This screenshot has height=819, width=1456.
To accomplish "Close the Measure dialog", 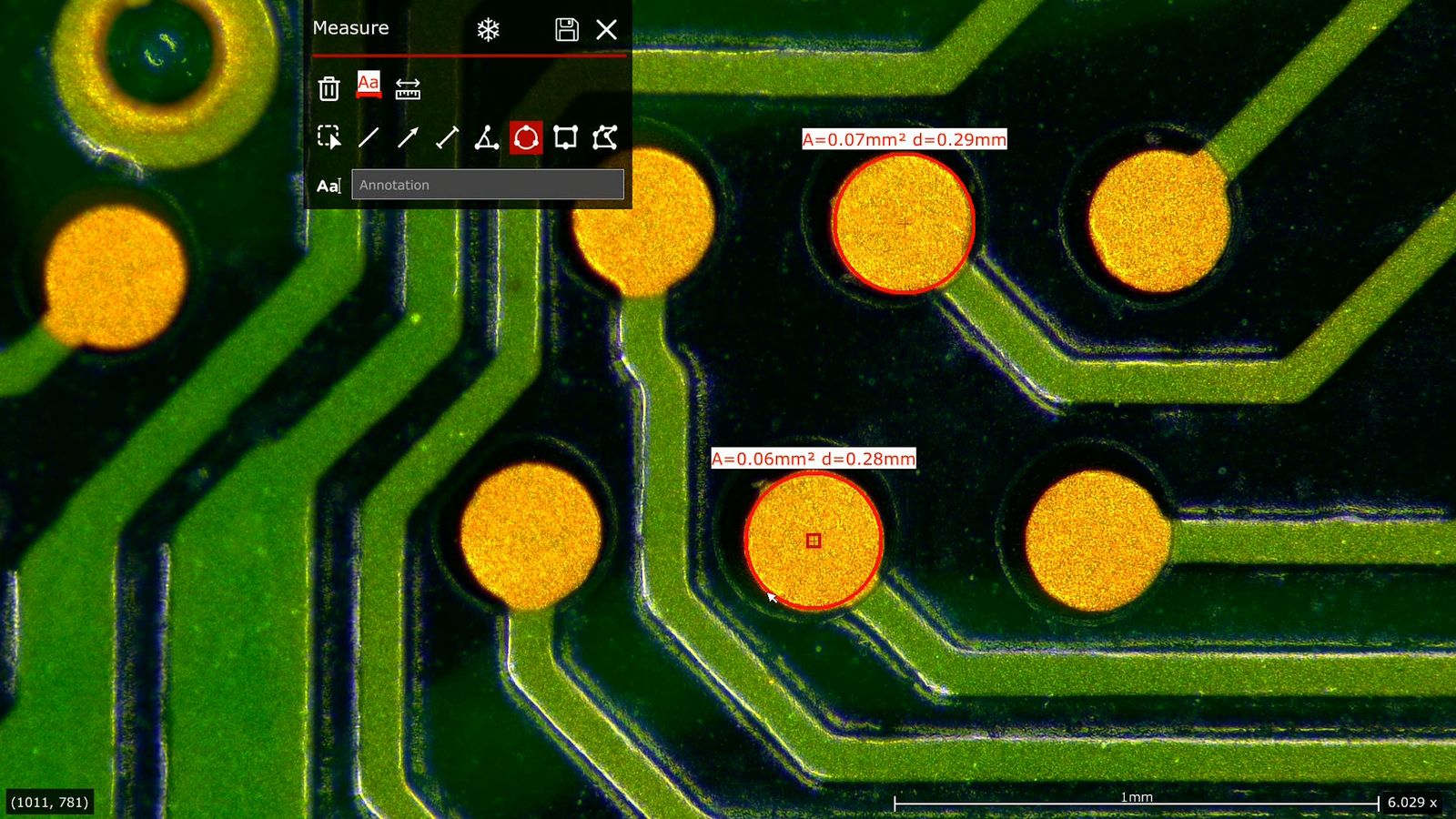I will click(x=606, y=29).
